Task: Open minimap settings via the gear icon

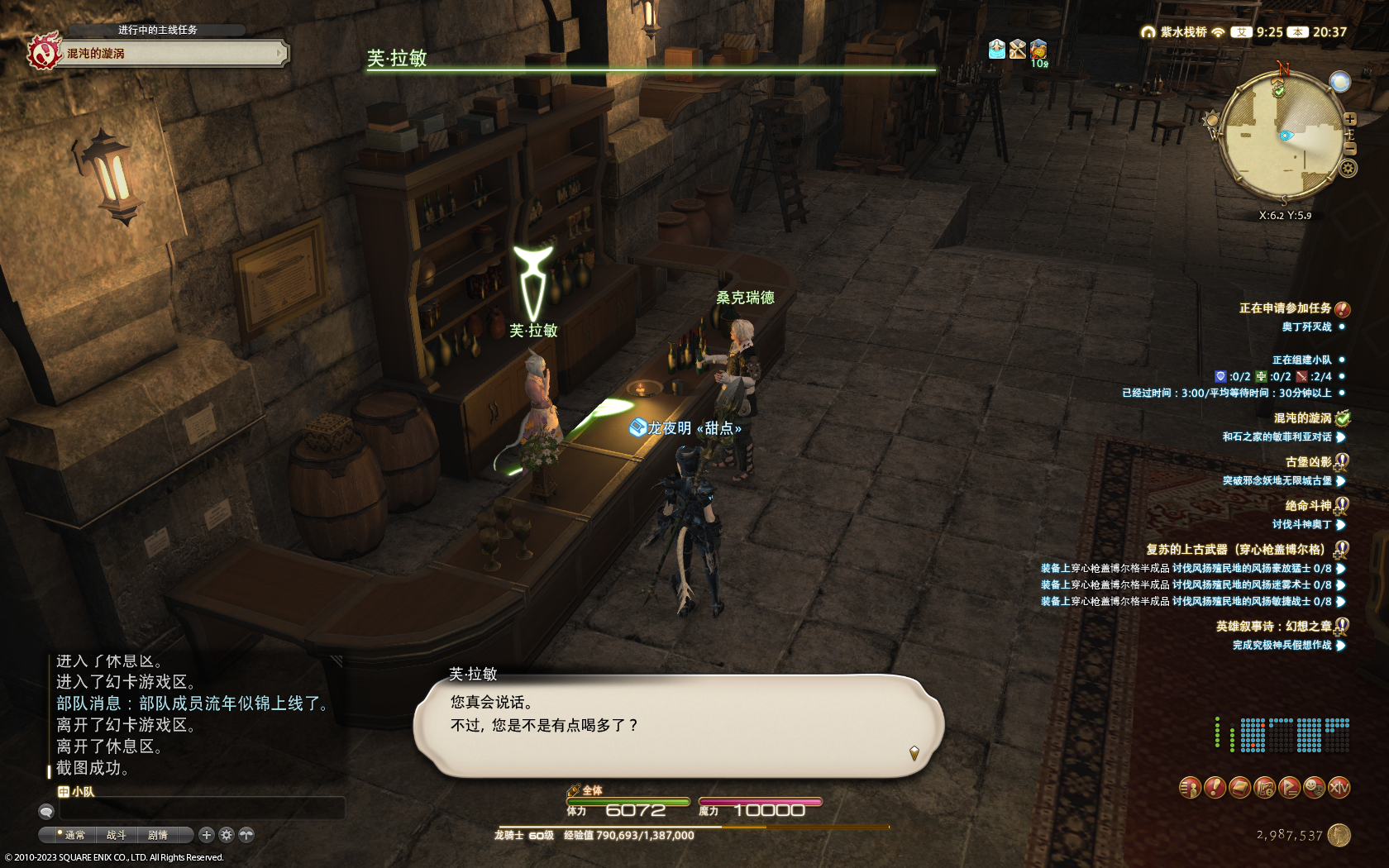Action: point(1348,169)
